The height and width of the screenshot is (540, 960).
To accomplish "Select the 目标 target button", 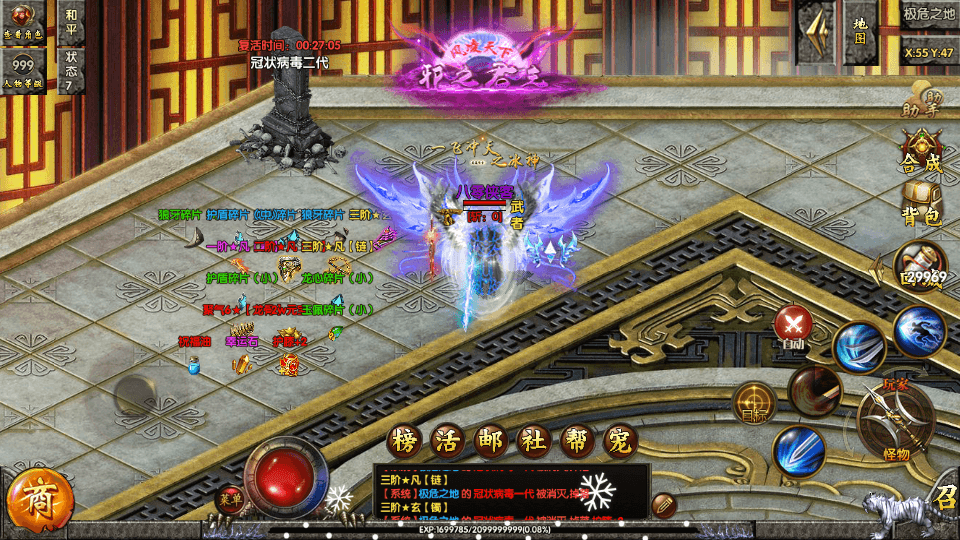I will pyautogui.click(x=755, y=402).
